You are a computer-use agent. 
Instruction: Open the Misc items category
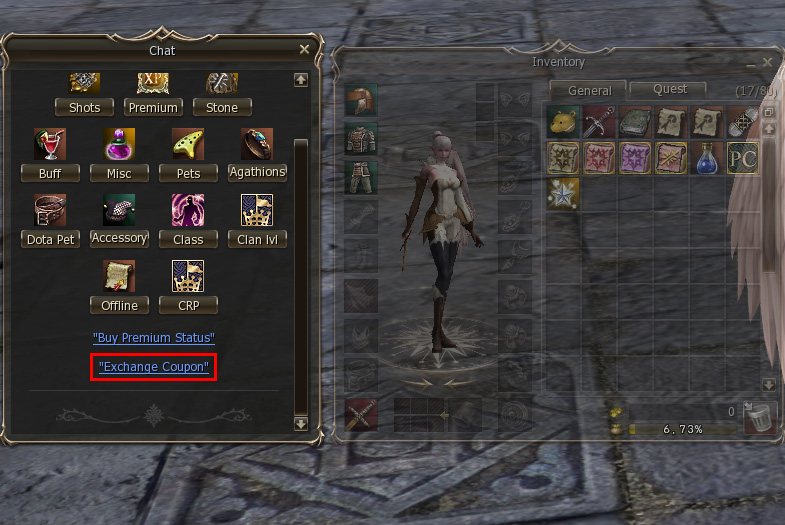pyautogui.click(x=119, y=173)
